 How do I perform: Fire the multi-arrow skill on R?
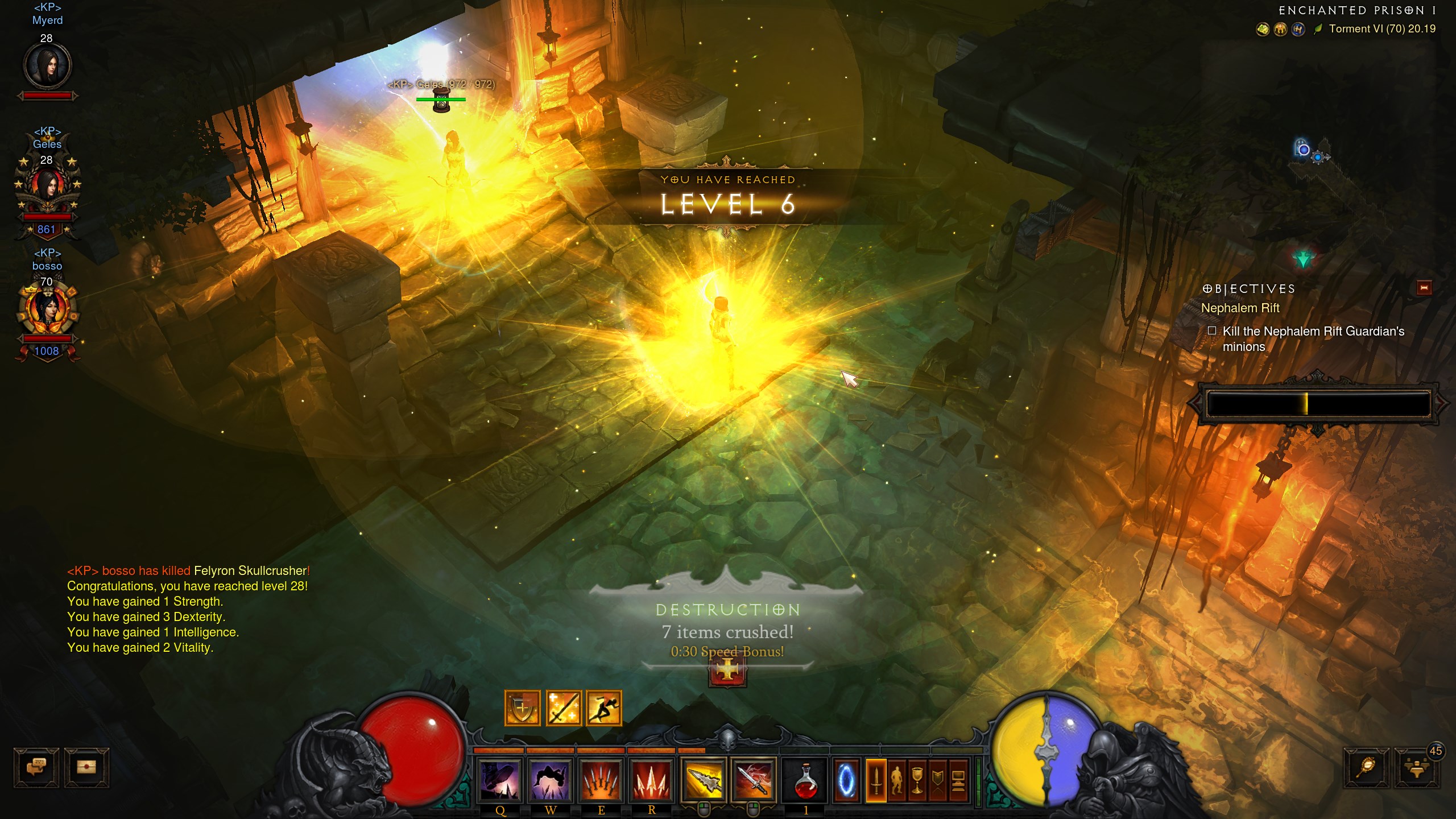651,780
